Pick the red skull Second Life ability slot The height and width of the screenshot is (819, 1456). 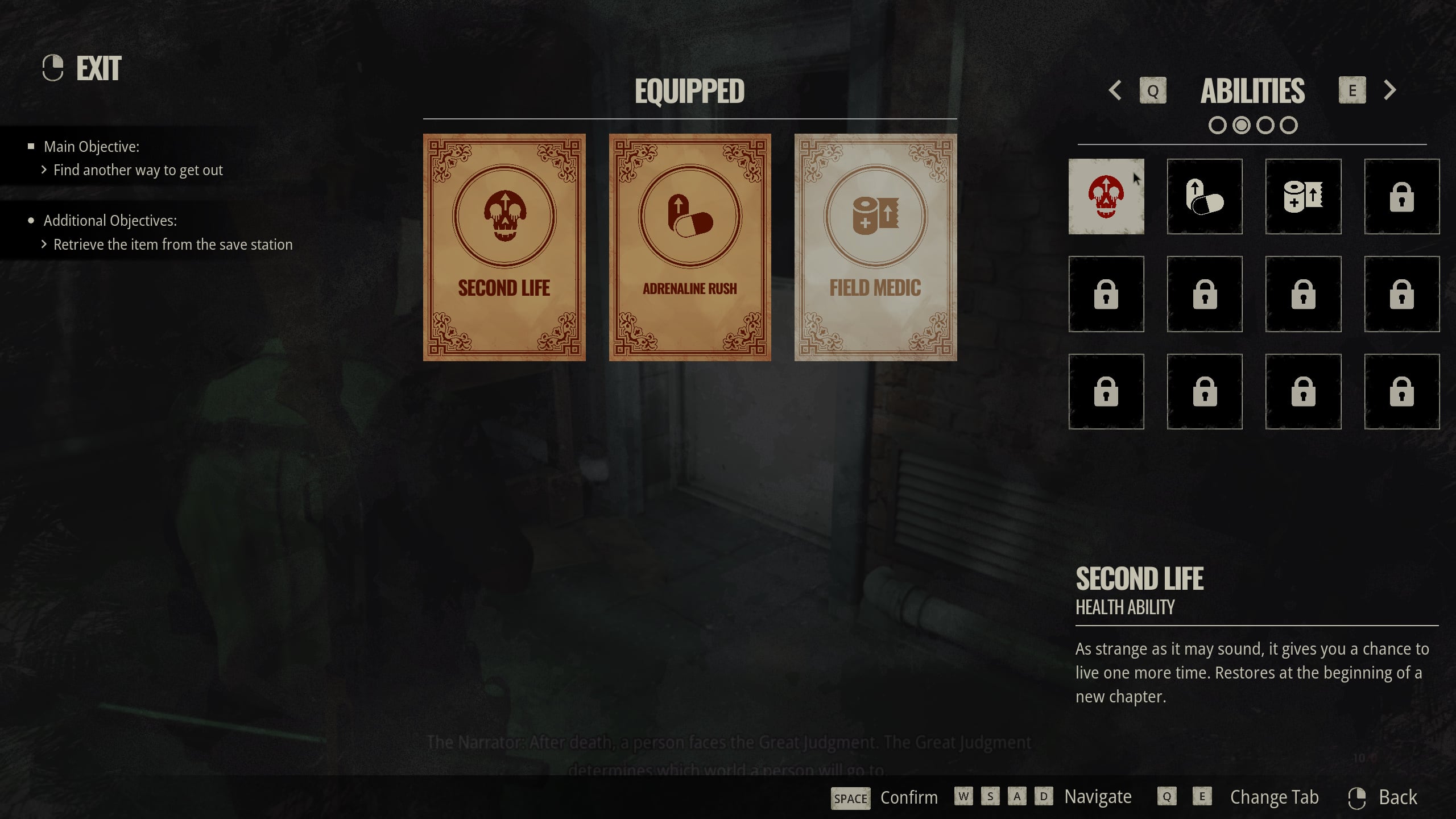(x=1106, y=196)
